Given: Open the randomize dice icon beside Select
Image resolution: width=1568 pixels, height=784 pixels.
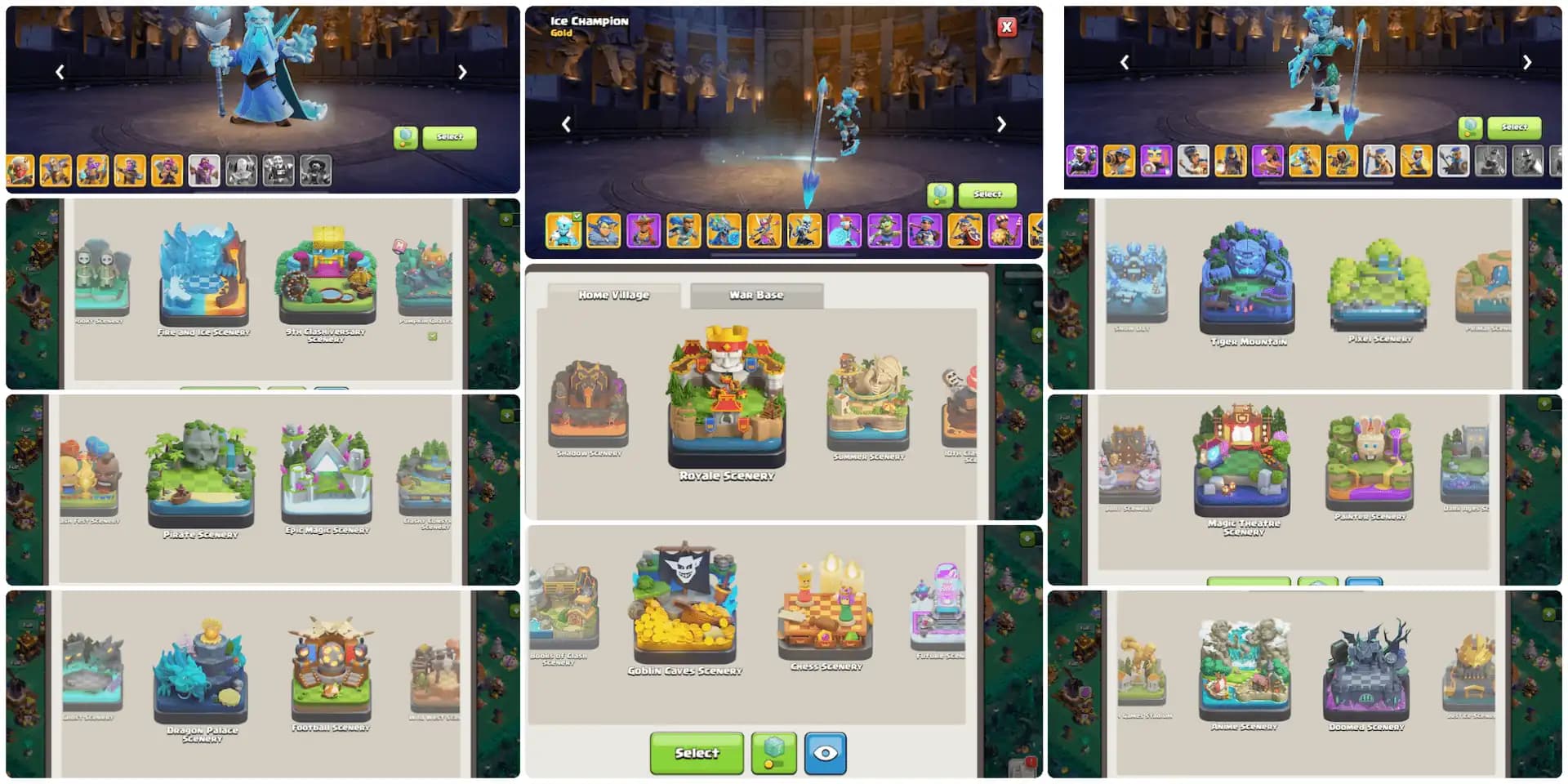Looking at the screenshot, I should click(773, 753).
